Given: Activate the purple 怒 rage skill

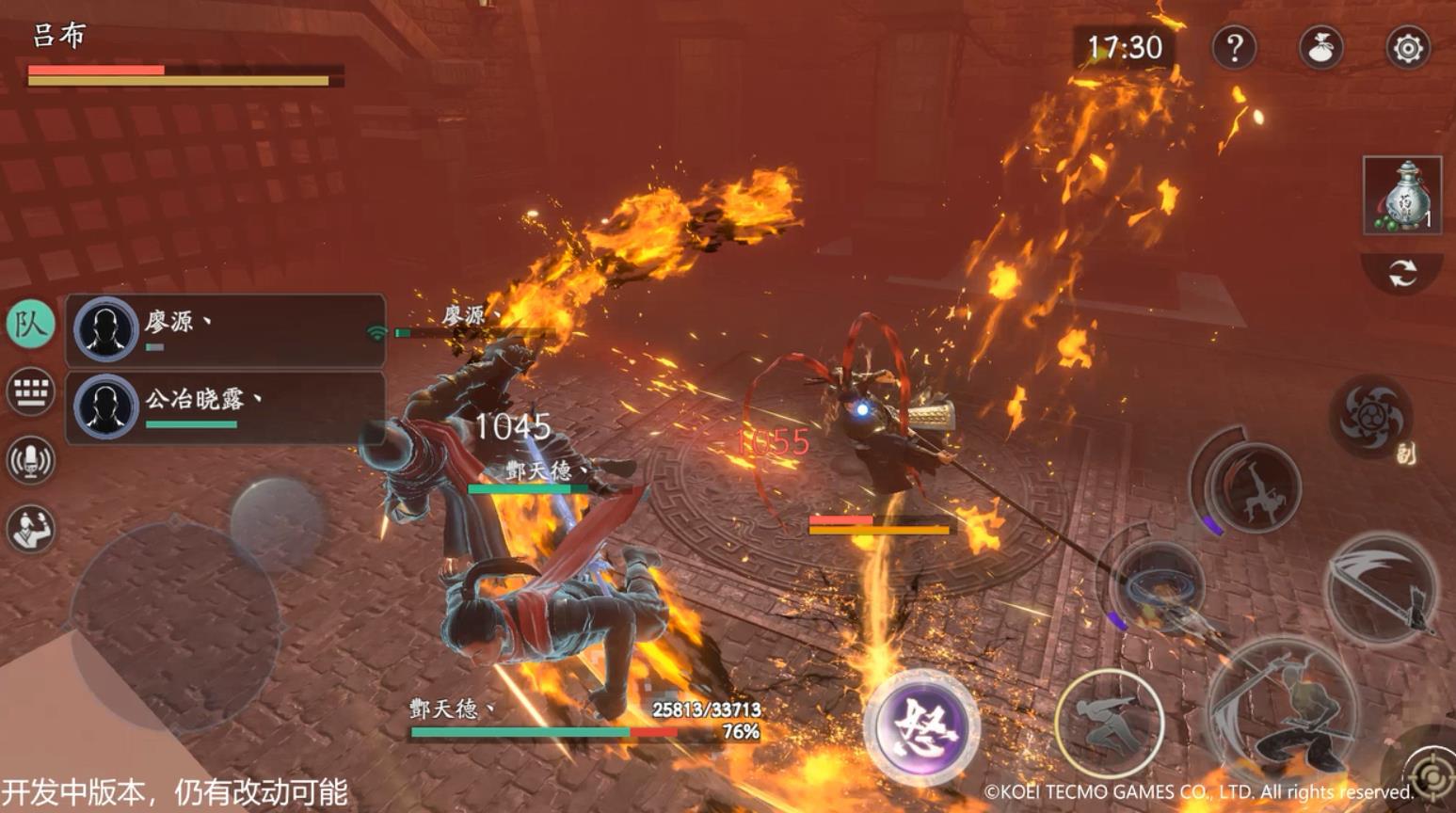Looking at the screenshot, I should pyautogui.click(x=920, y=726).
